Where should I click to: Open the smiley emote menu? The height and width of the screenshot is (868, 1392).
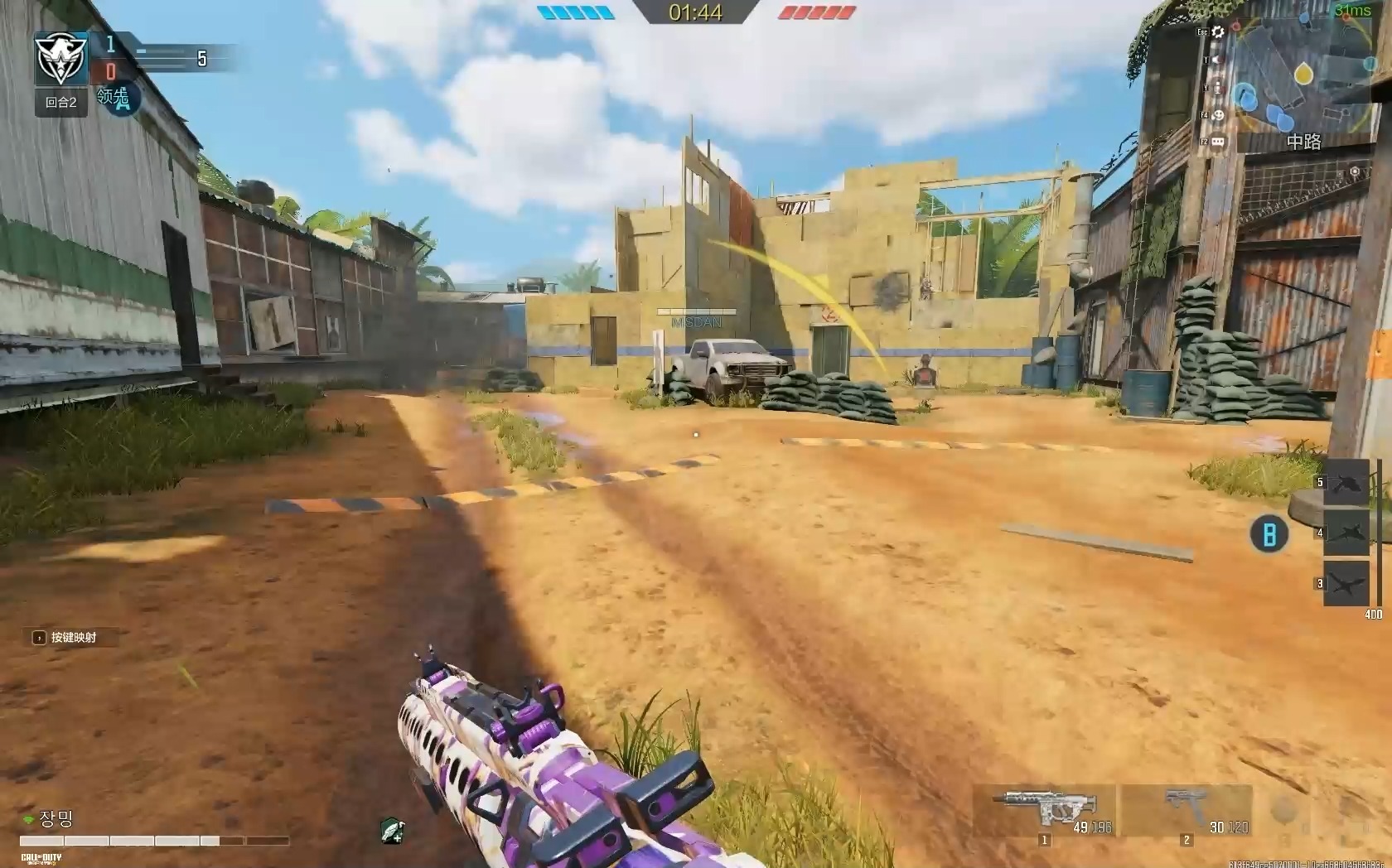[1217, 115]
